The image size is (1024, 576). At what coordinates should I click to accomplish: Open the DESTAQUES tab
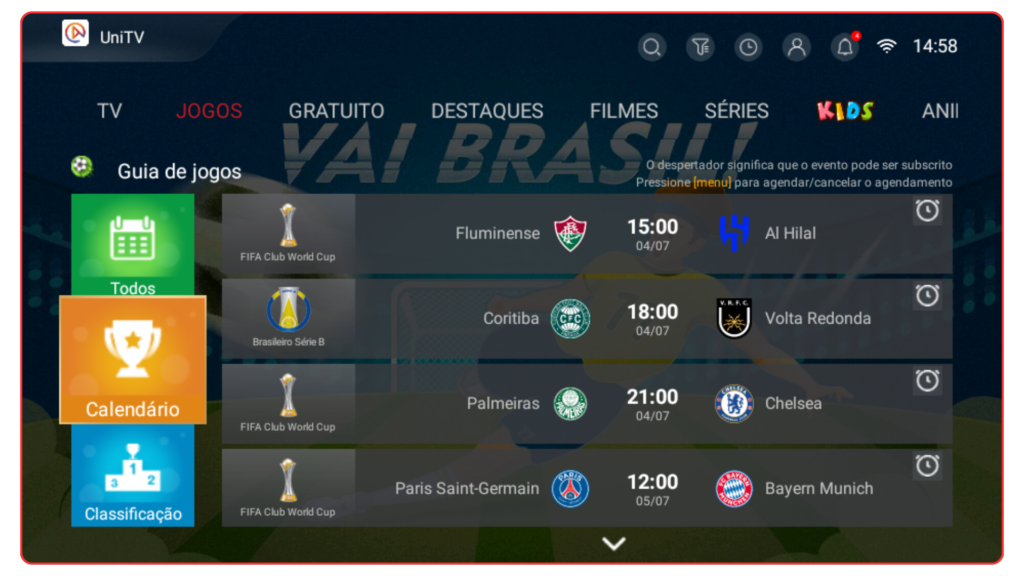coord(487,111)
